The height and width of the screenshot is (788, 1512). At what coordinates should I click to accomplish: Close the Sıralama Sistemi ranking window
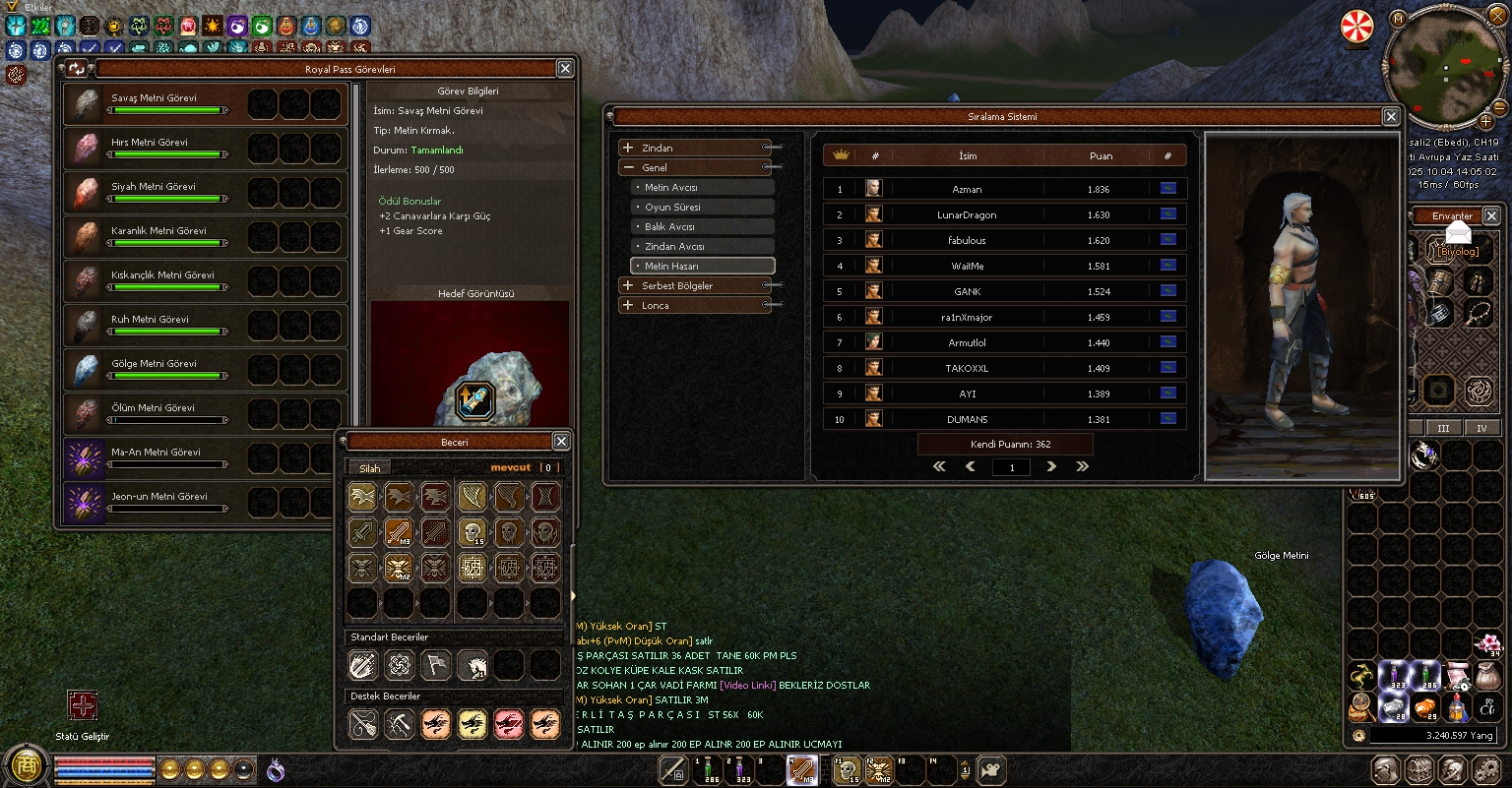1391,116
